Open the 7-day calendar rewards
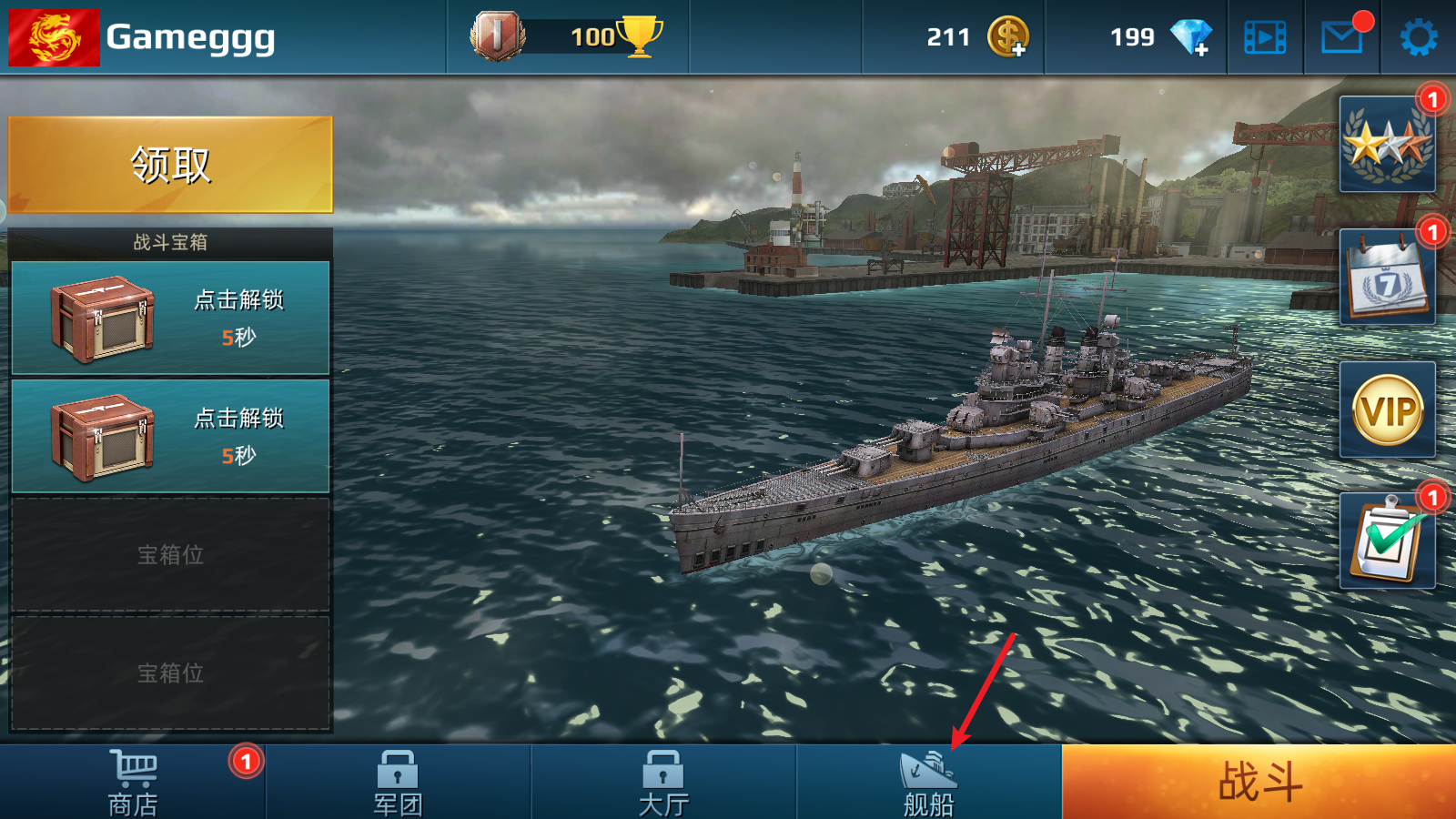Viewport: 1456px width, 819px height. click(x=1387, y=278)
